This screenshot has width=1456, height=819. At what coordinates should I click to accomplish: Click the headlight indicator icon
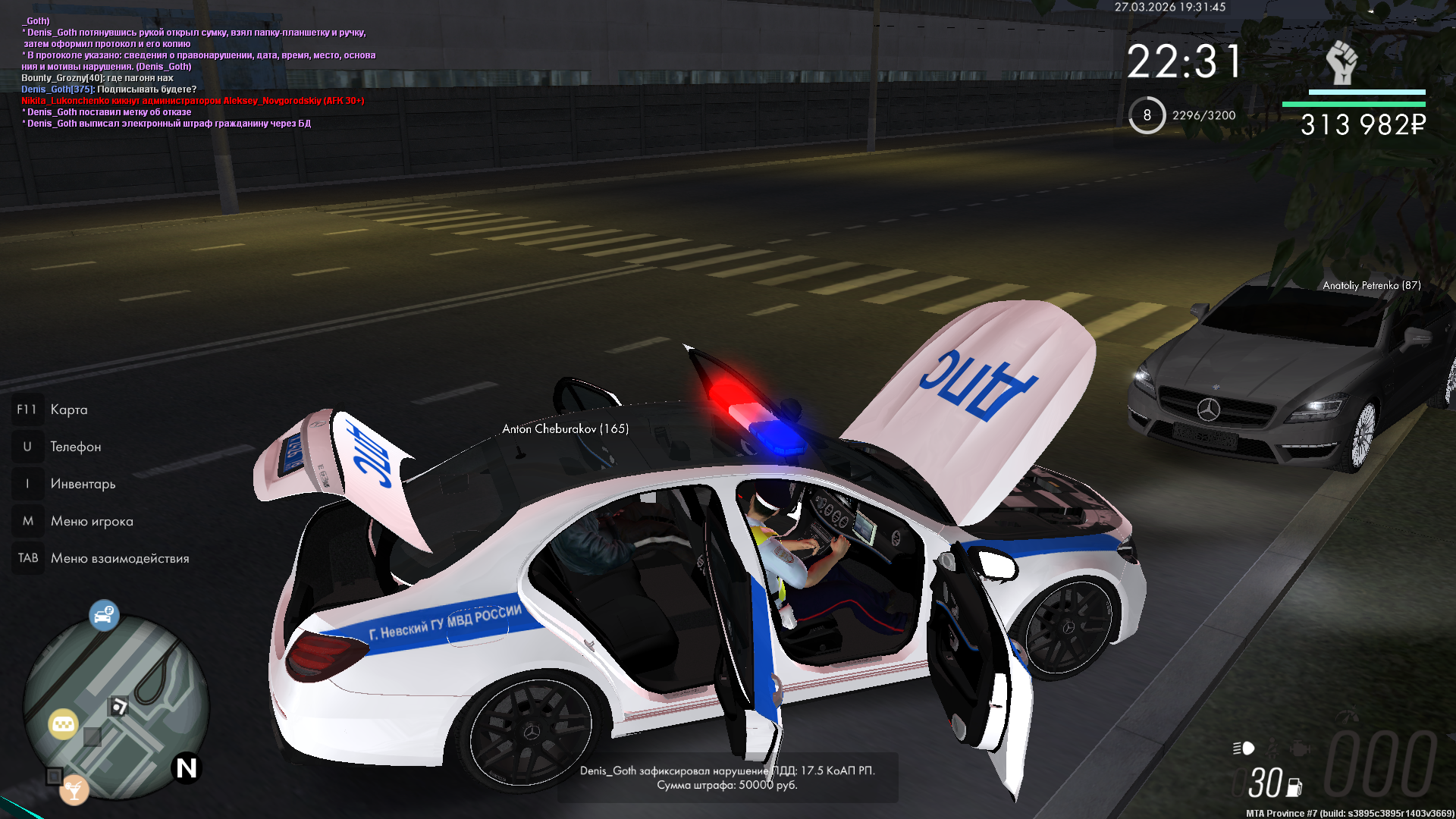(1244, 748)
